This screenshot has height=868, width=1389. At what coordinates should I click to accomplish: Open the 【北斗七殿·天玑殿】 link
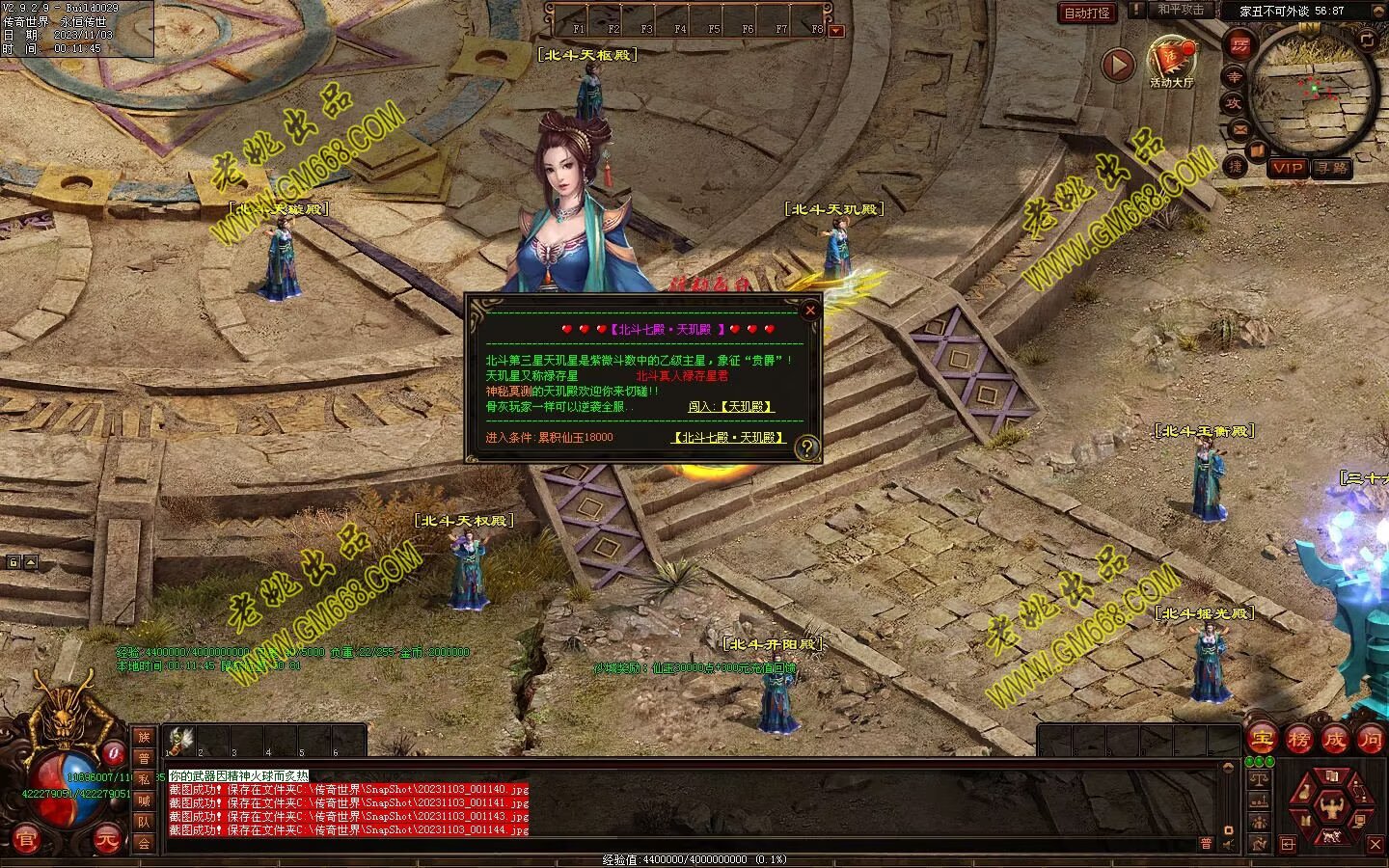tap(728, 438)
